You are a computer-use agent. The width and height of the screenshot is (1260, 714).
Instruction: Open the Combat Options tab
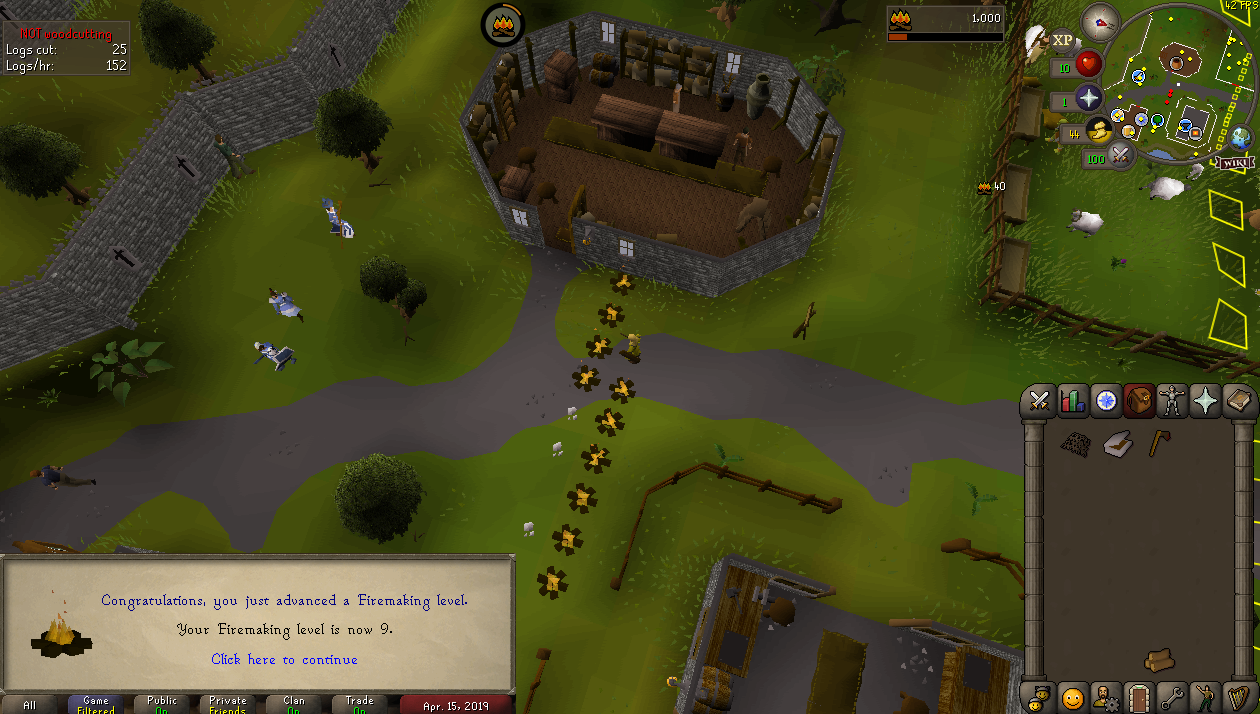1039,401
